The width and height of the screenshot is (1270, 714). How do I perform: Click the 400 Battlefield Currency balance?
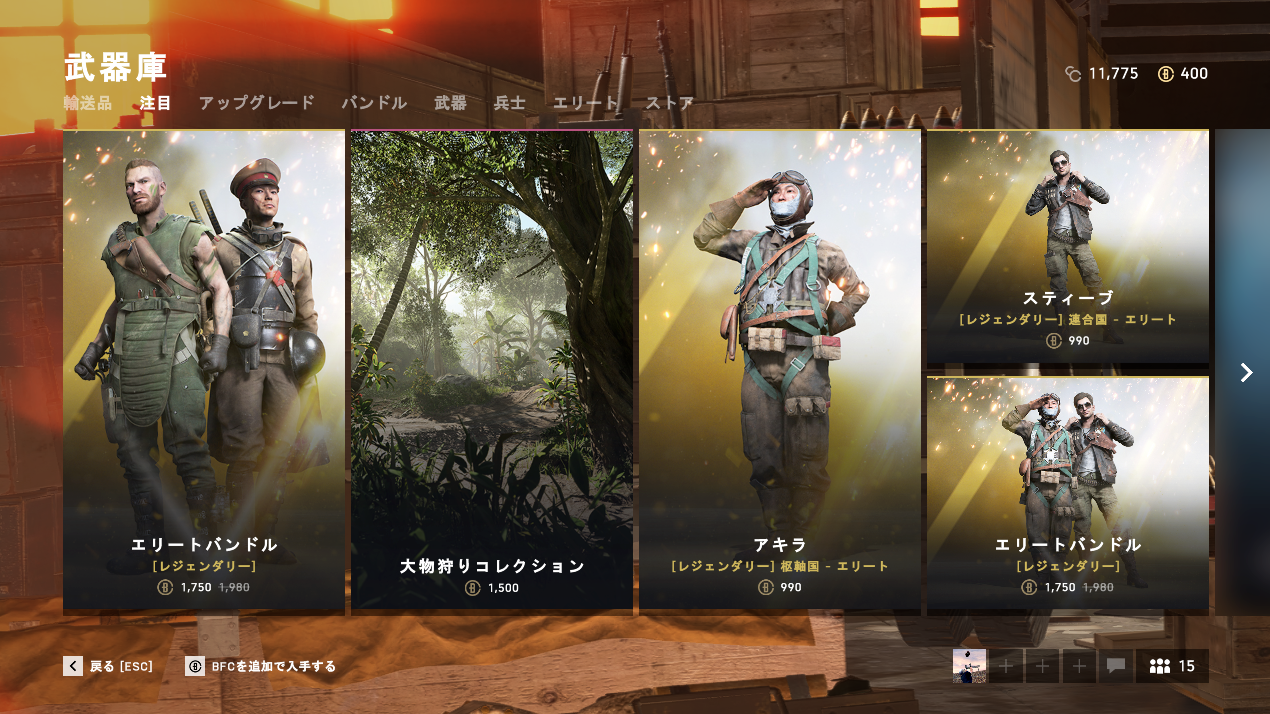pos(1183,74)
